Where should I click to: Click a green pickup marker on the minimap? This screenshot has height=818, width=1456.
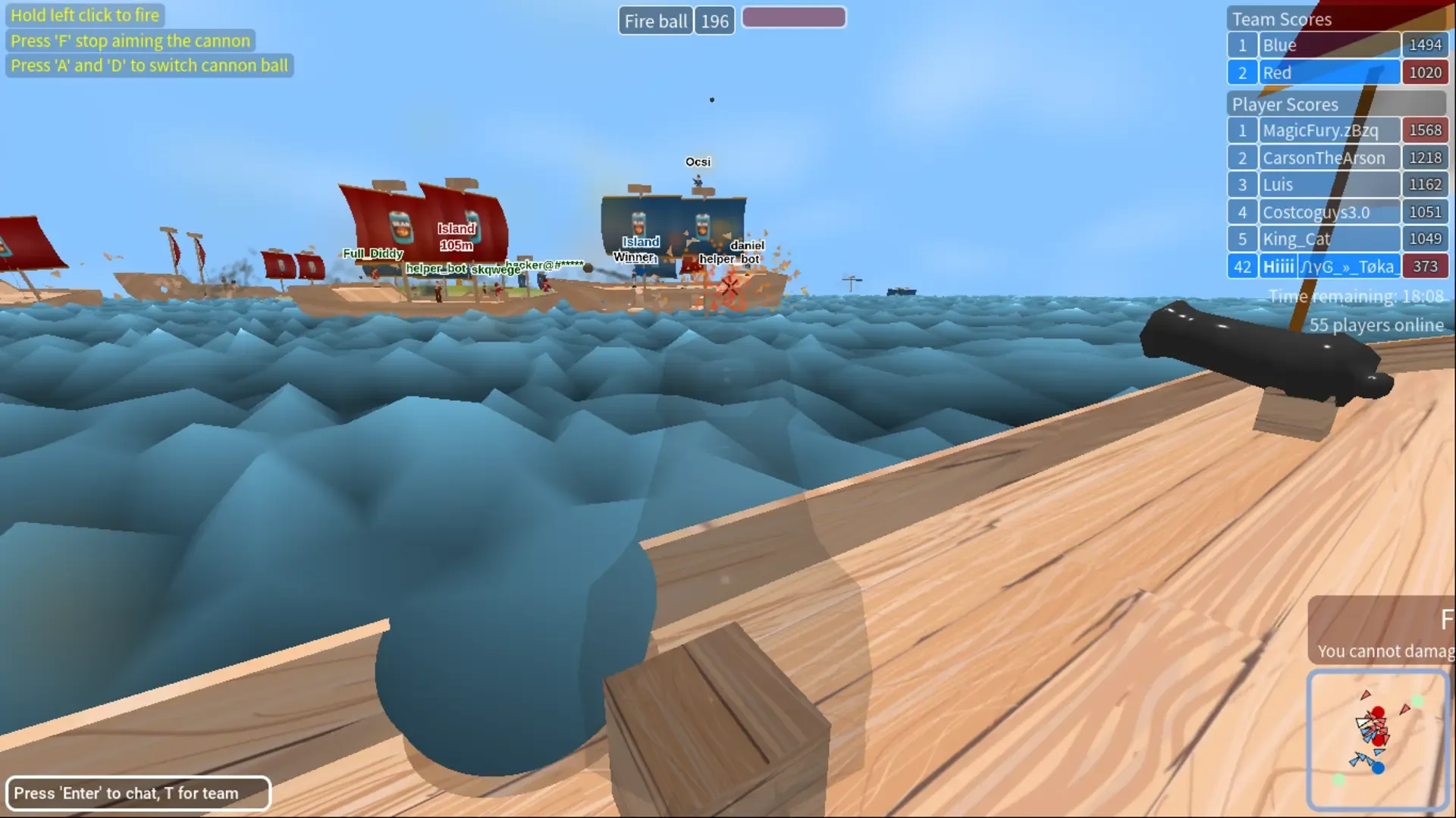pos(1417,700)
